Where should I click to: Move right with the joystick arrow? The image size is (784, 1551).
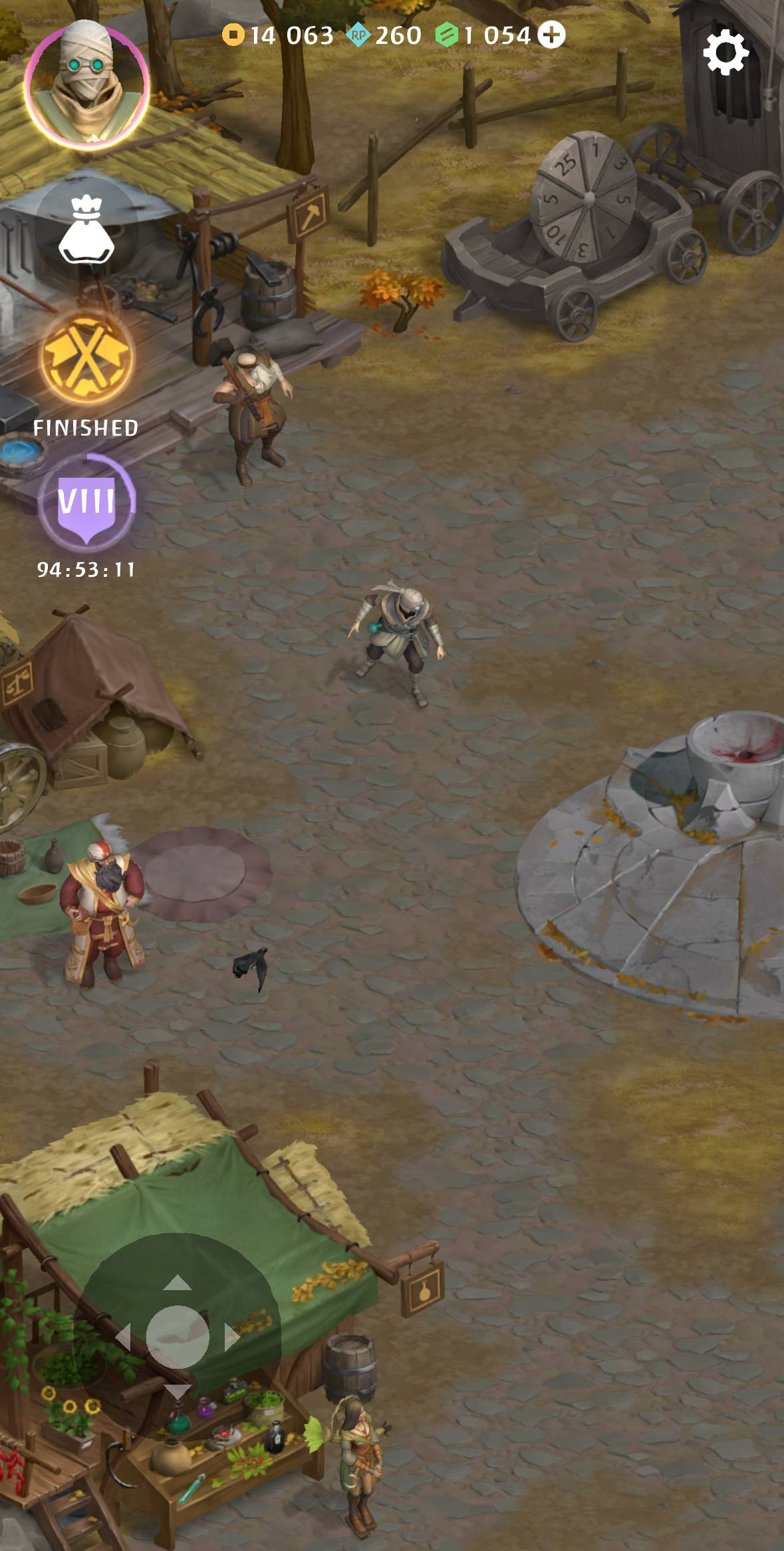click(x=232, y=1337)
